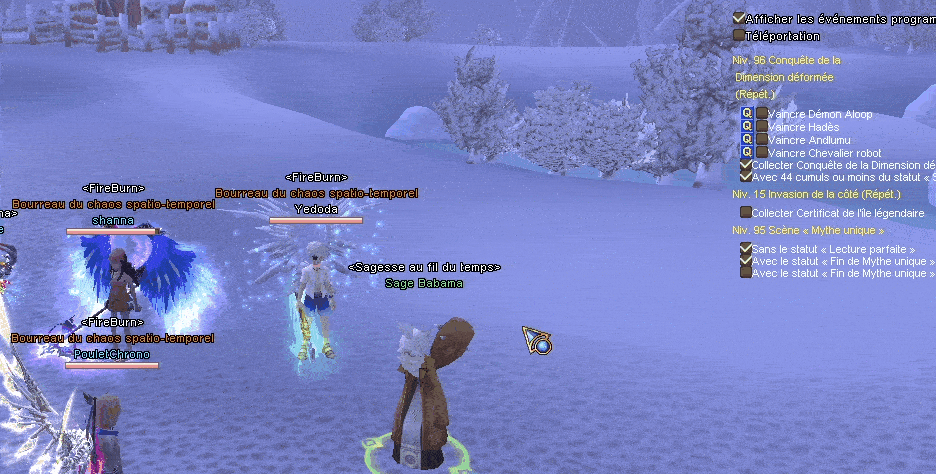Select "Collecter Certificat de l'île légendaire" objective

(837, 213)
